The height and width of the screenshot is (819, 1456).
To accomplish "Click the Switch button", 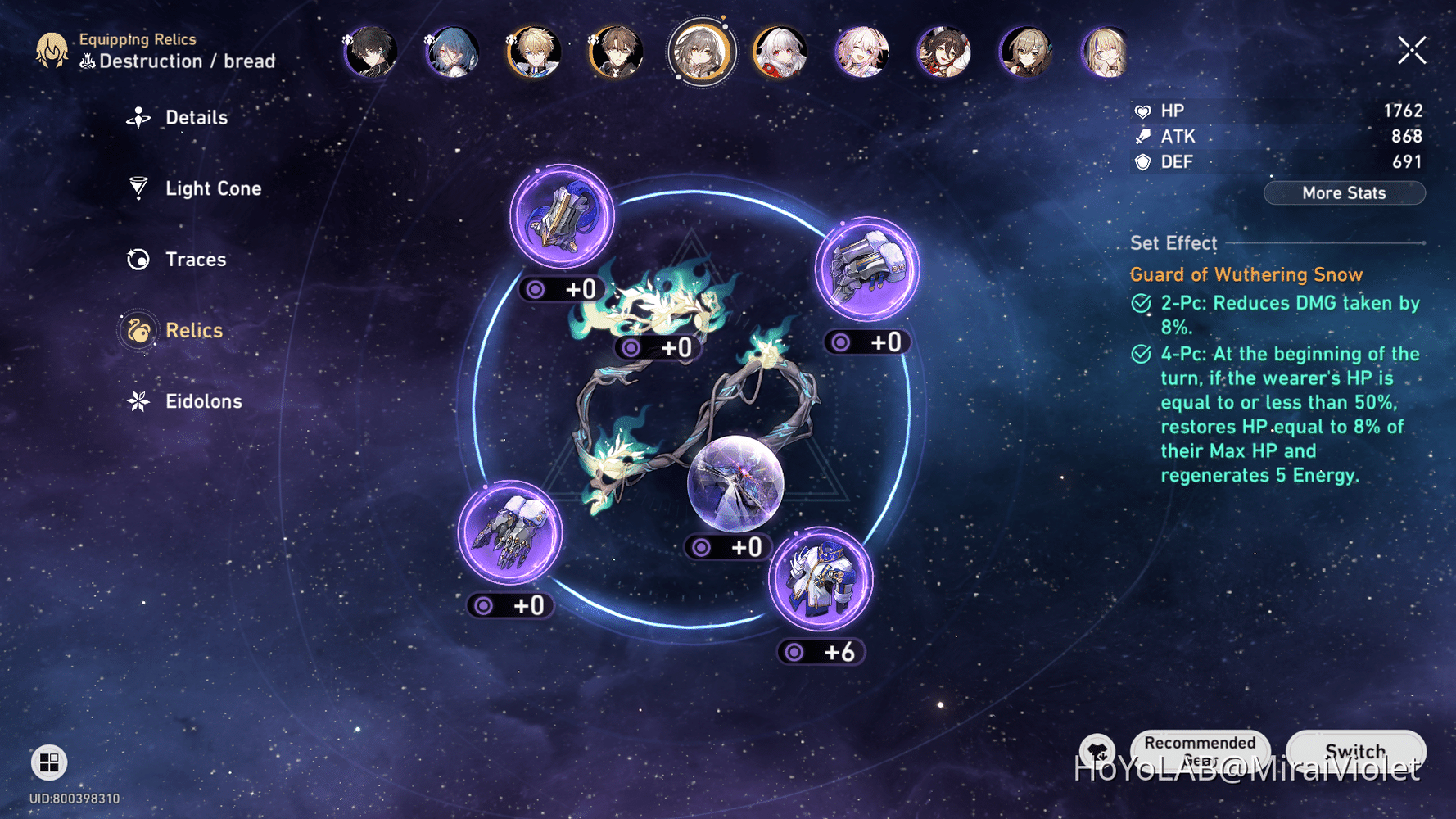I will click(1355, 751).
